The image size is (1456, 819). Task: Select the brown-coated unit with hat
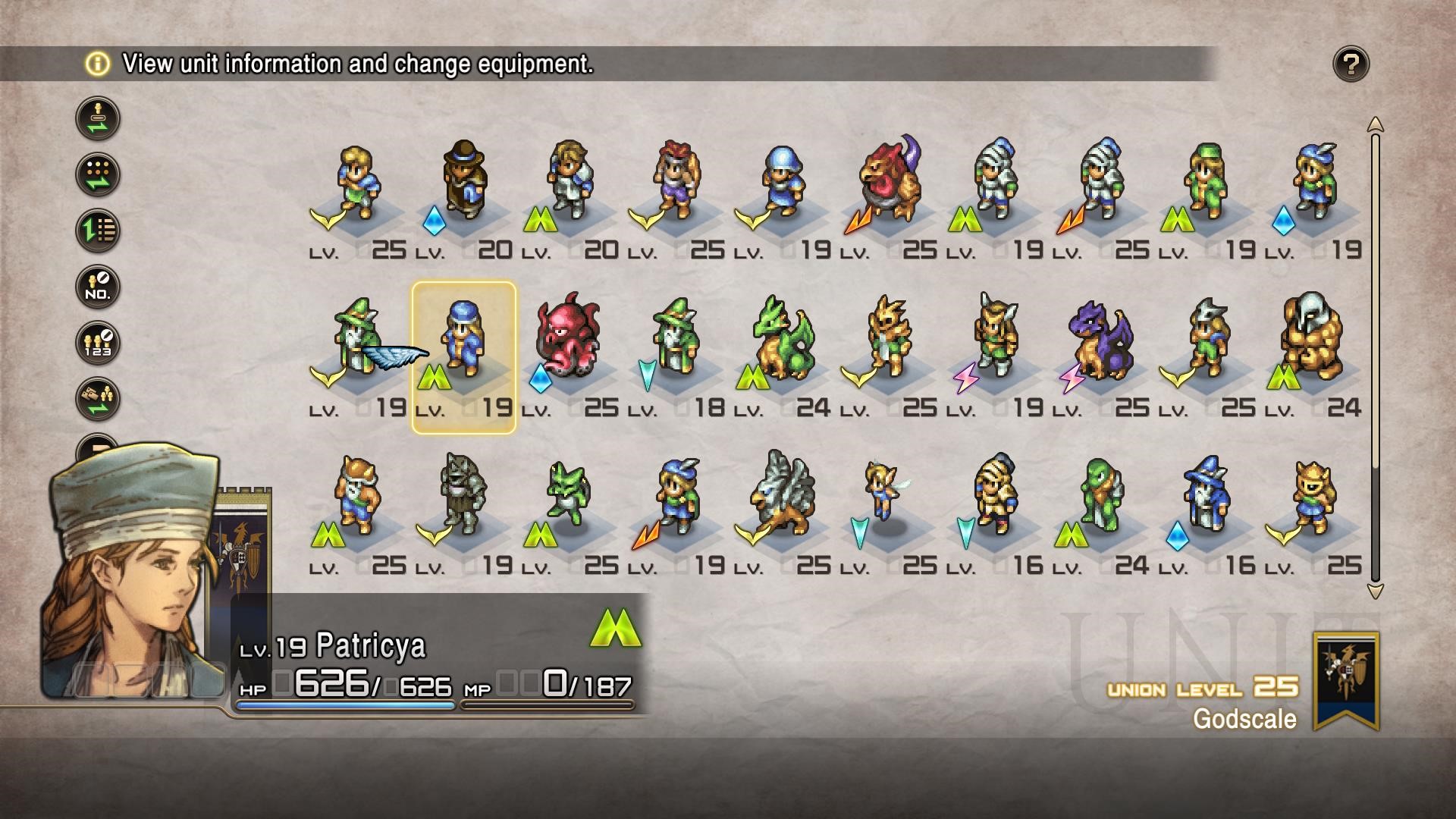[x=463, y=180]
